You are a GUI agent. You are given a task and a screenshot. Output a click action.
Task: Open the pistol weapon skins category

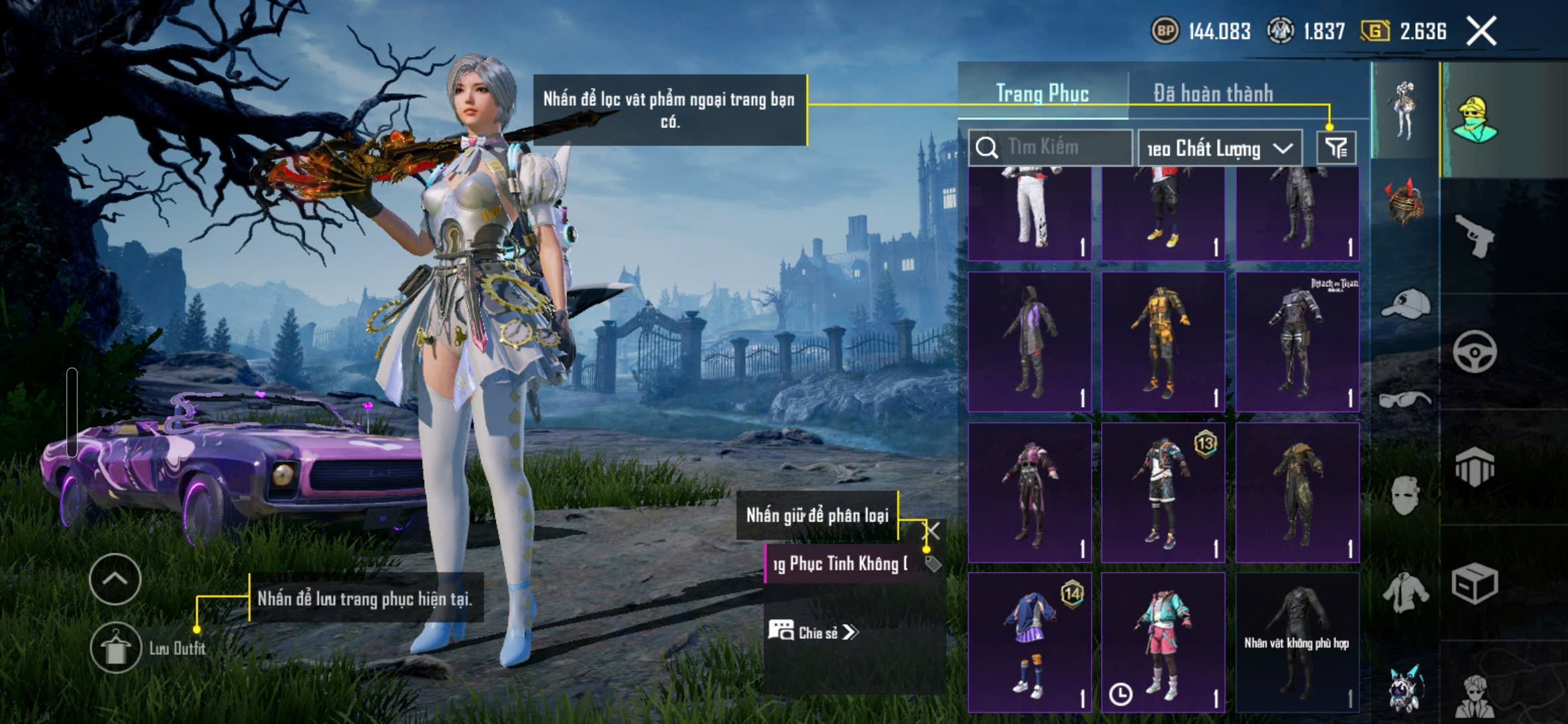[1474, 235]
